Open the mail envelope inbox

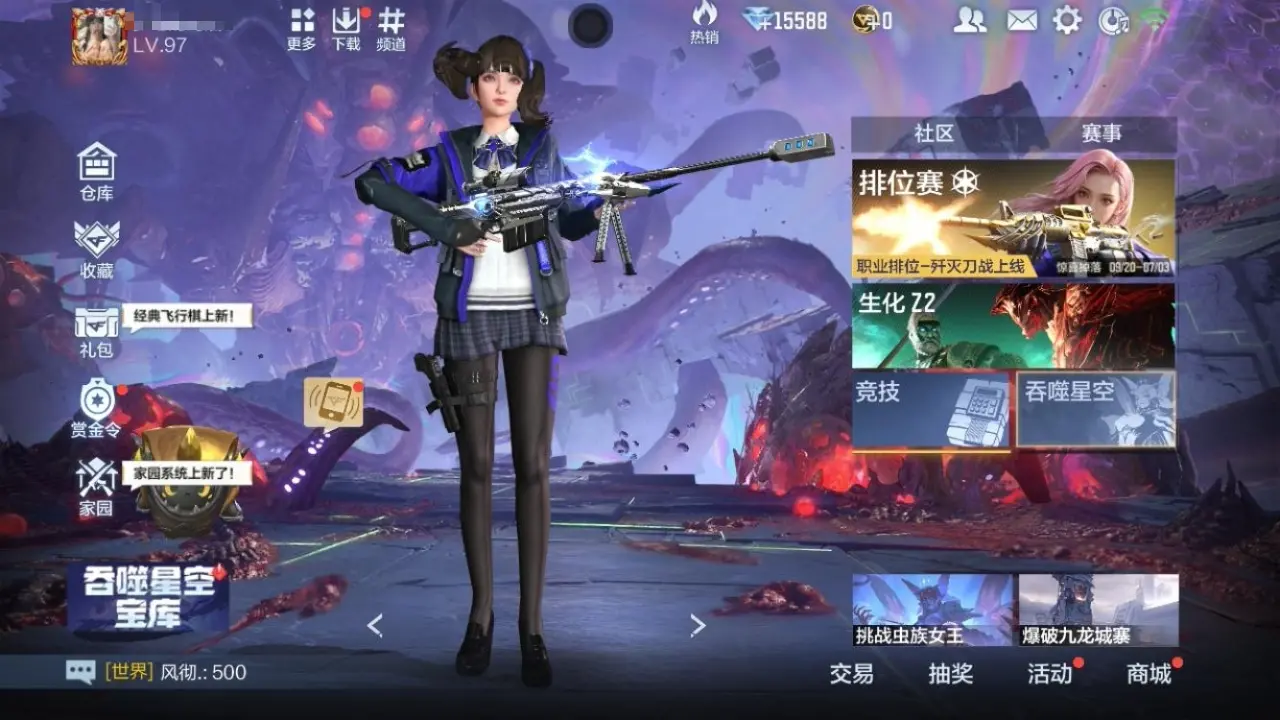tap(1021, 20)
